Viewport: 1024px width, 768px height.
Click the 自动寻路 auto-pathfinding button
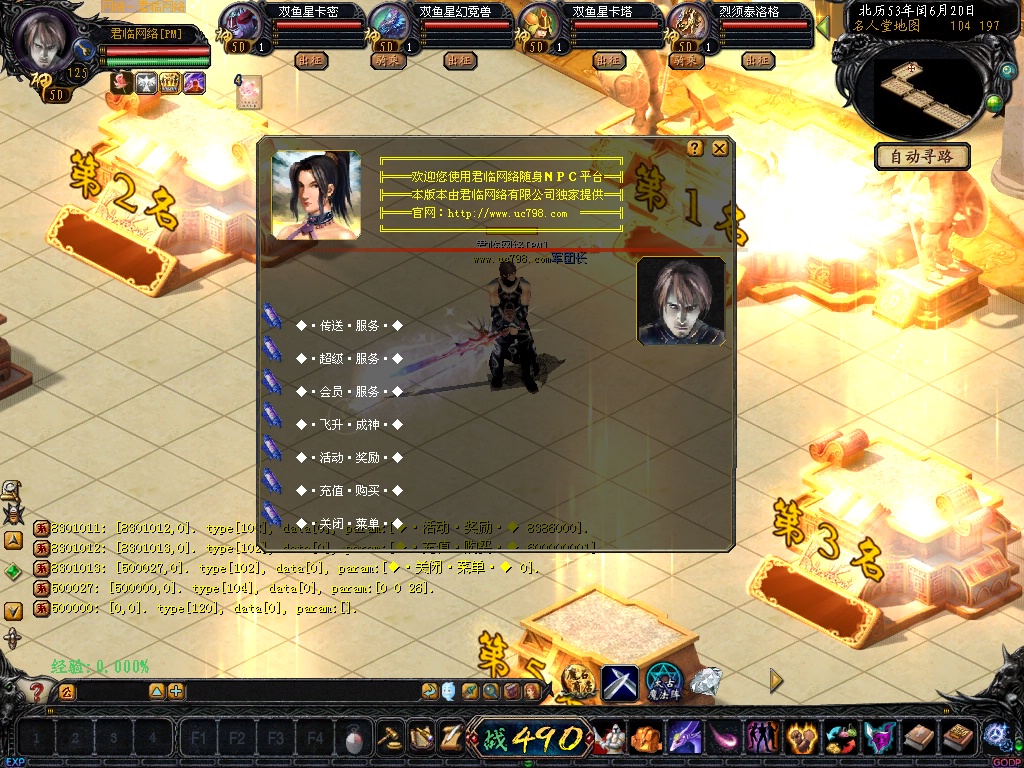pyautogui.click(x=922, y=156)
